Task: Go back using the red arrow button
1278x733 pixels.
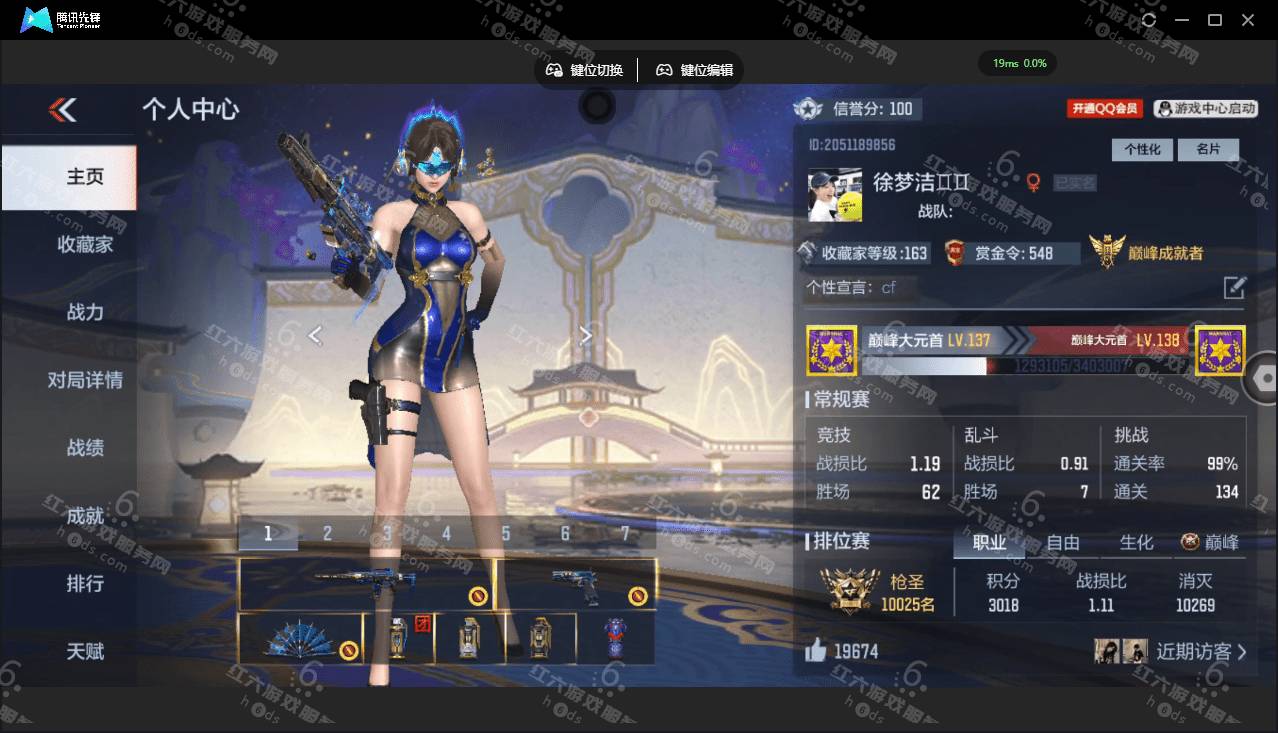Action: tap(63, 110)
